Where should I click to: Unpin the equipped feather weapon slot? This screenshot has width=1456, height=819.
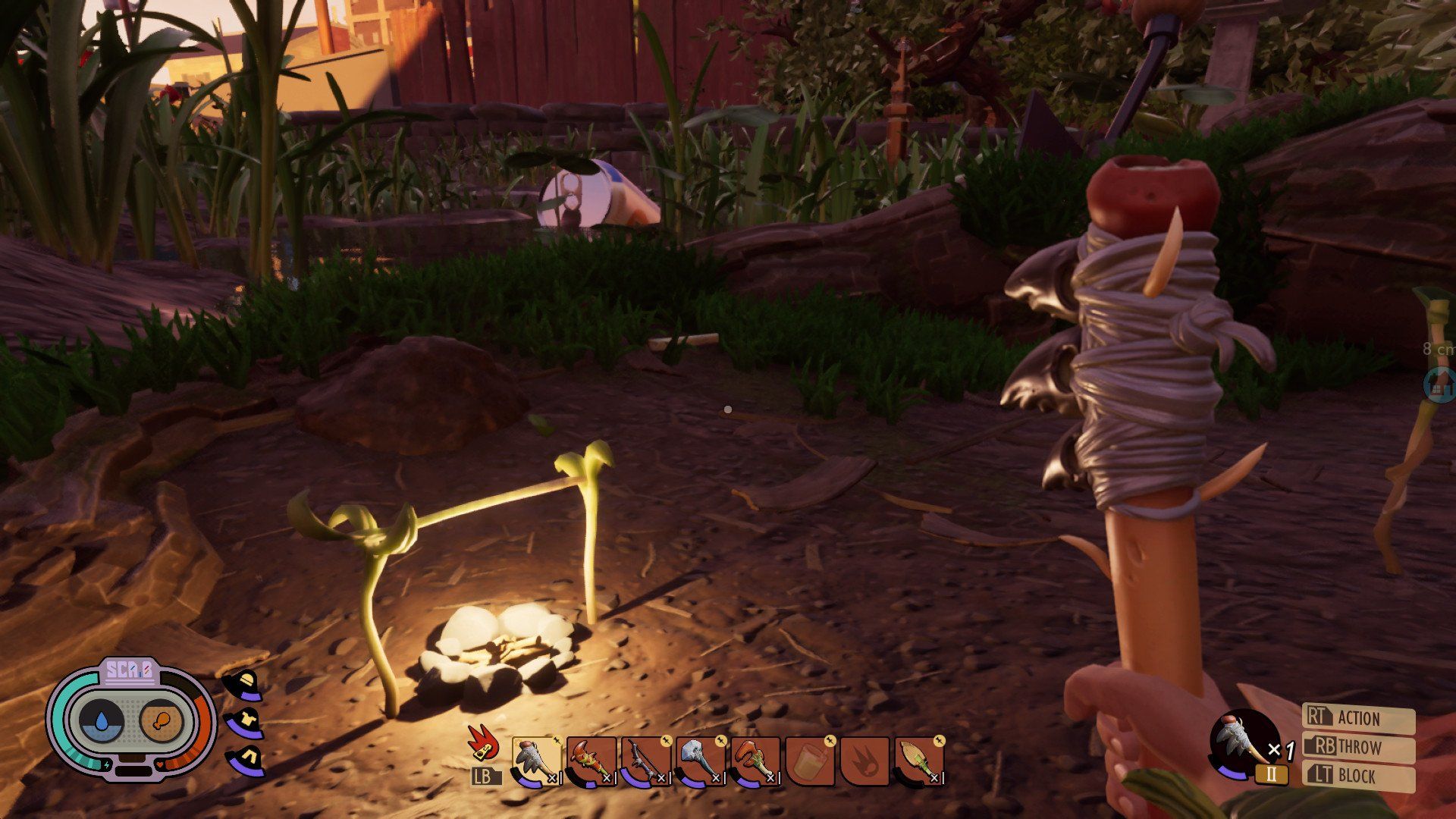tap(555, 740)
